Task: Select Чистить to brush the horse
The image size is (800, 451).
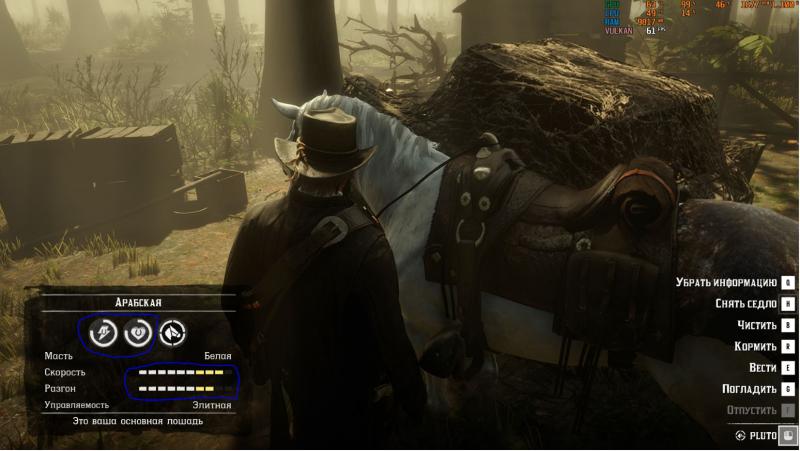Action: coord(755,325)
